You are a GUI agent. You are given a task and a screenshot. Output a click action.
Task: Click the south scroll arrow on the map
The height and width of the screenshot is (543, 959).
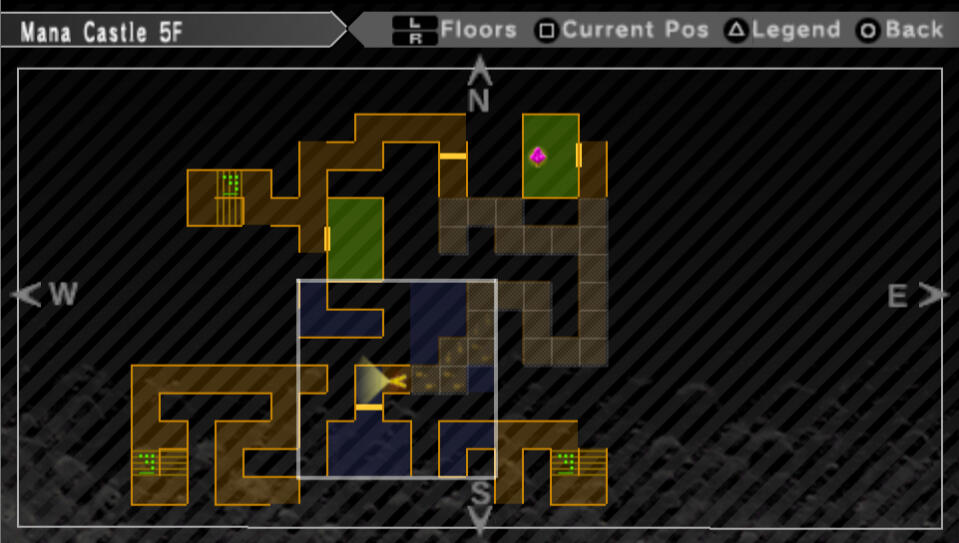pos(480,519)
